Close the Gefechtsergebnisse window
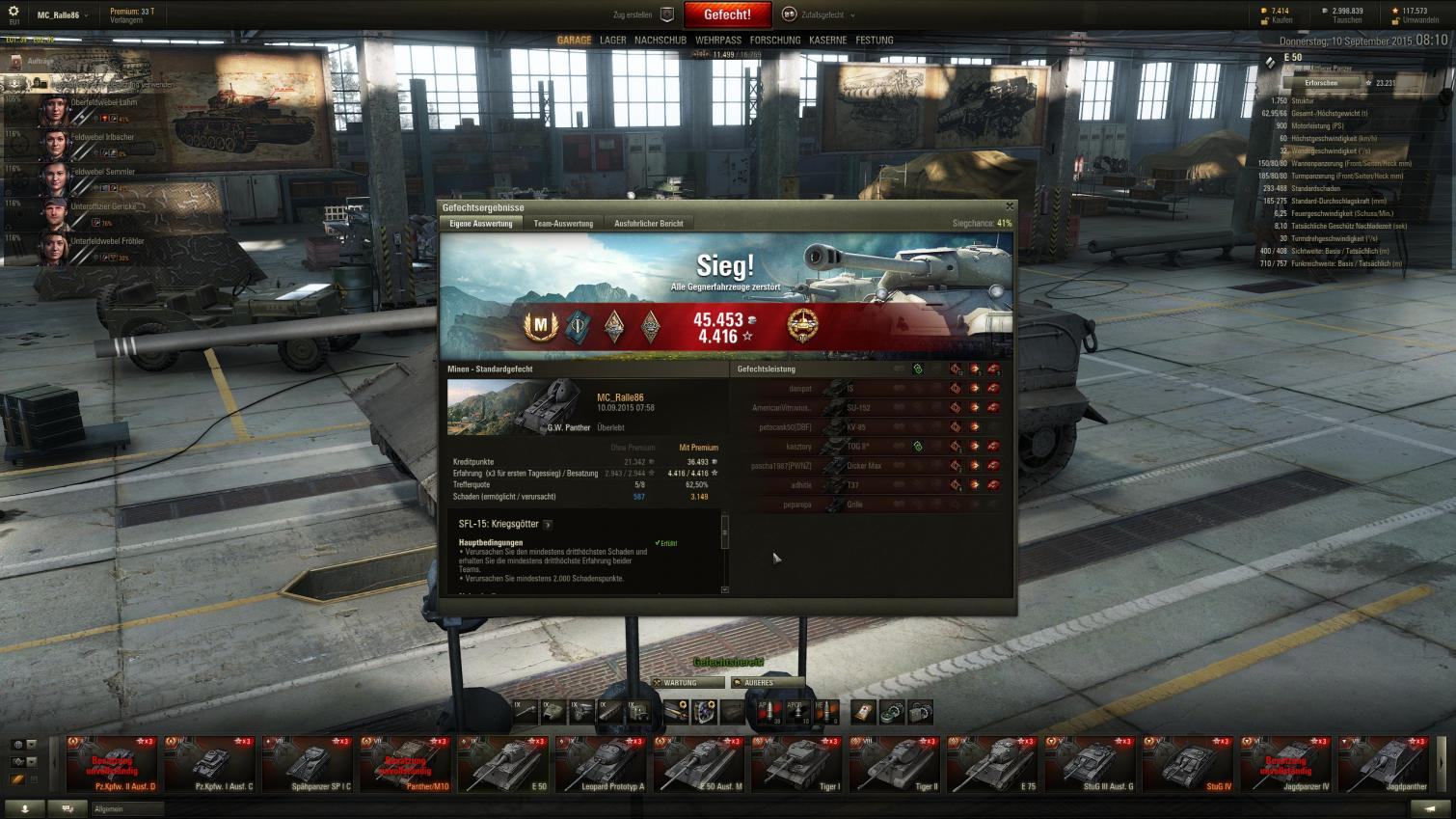 (x=1010, y=206)
